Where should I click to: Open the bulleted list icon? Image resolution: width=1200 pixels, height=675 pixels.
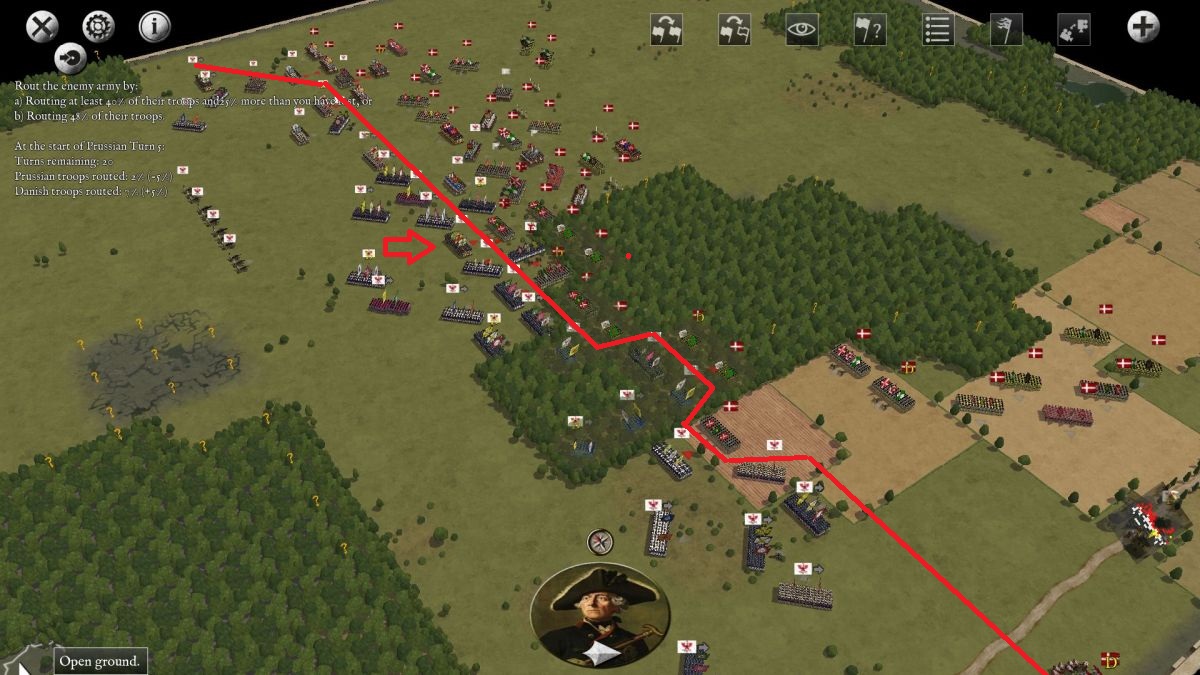pos(938,29)
